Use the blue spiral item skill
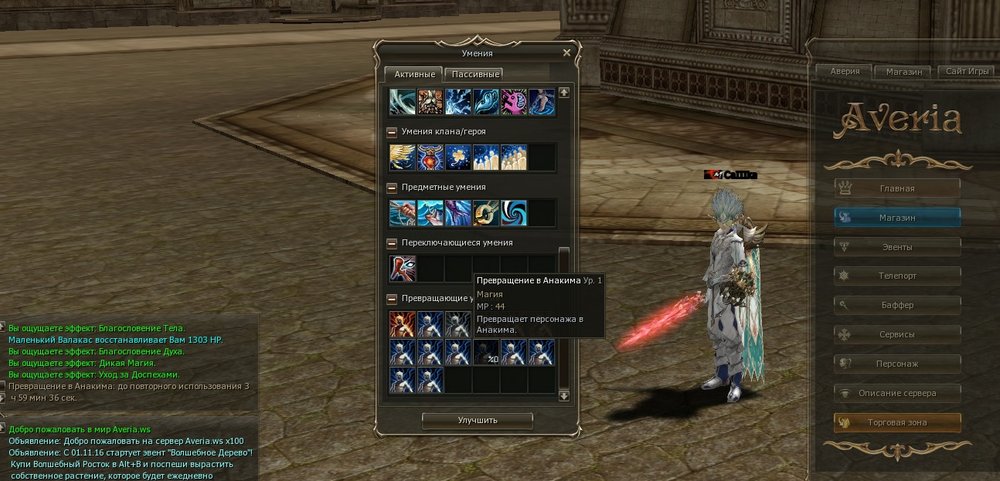 click(515, 212)
